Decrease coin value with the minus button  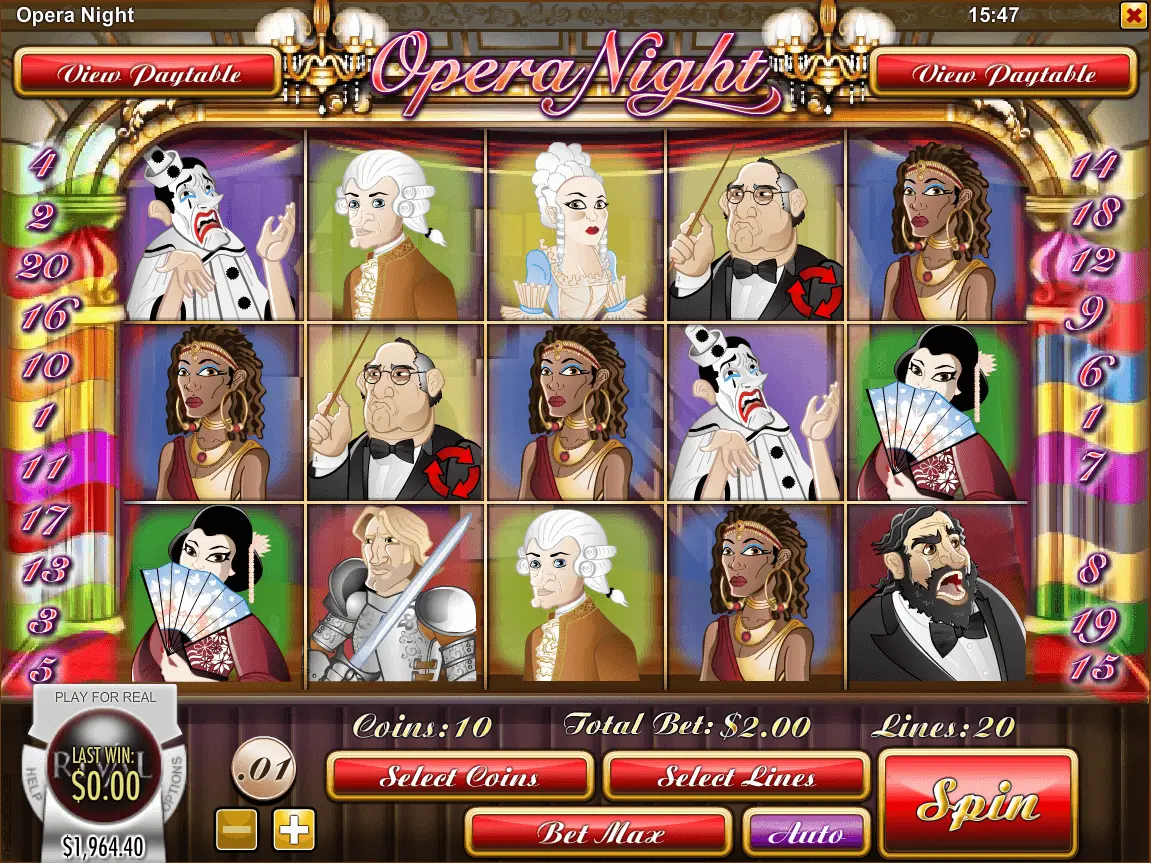point(237,829)
